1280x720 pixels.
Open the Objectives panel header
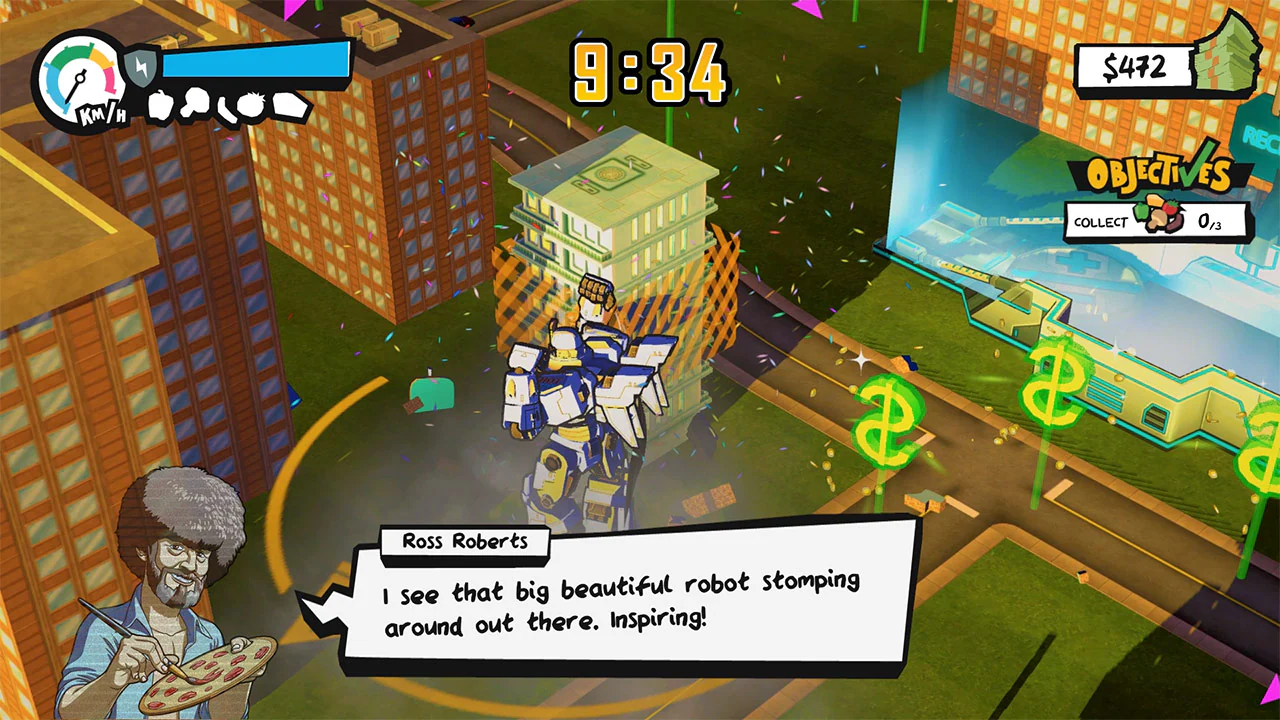[1160, 172]
